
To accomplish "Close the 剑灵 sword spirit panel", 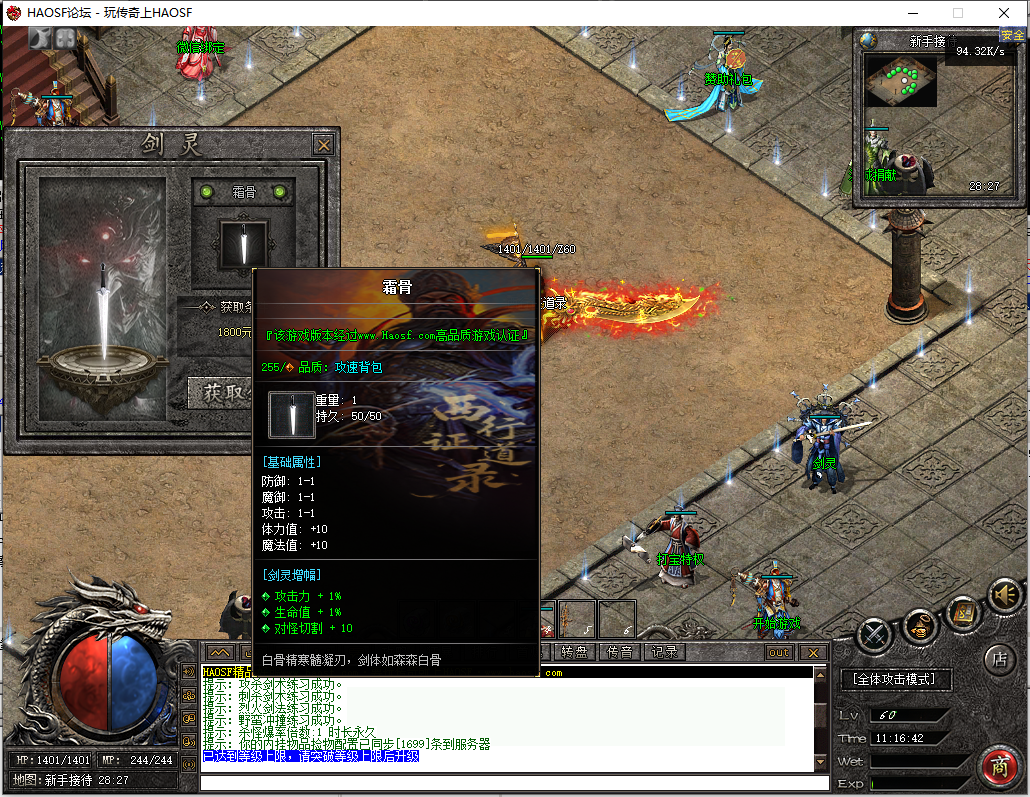I will pyautogui.click(x=323, y=145).
